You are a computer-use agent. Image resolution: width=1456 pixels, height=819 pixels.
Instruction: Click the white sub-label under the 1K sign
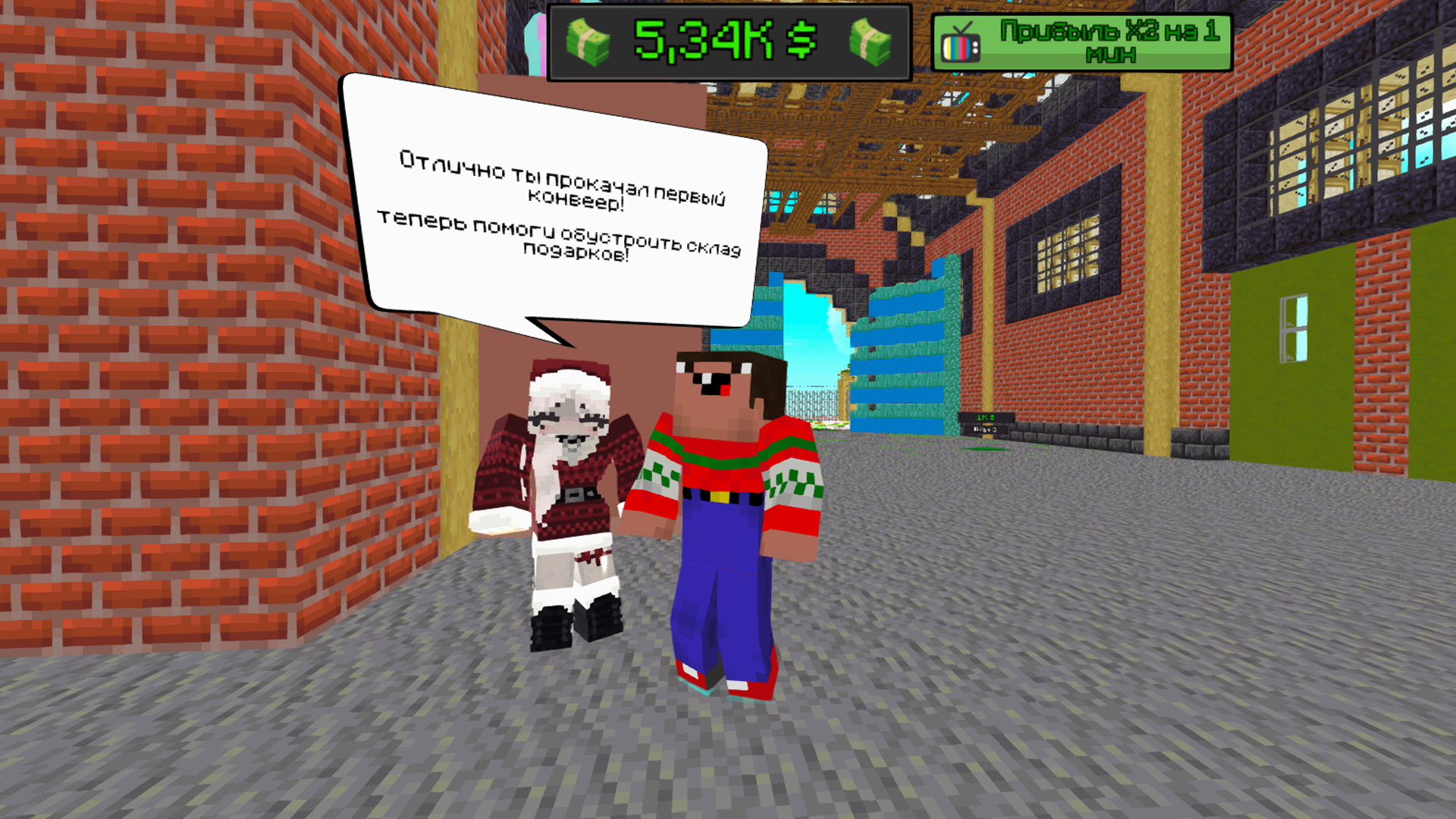985,429
